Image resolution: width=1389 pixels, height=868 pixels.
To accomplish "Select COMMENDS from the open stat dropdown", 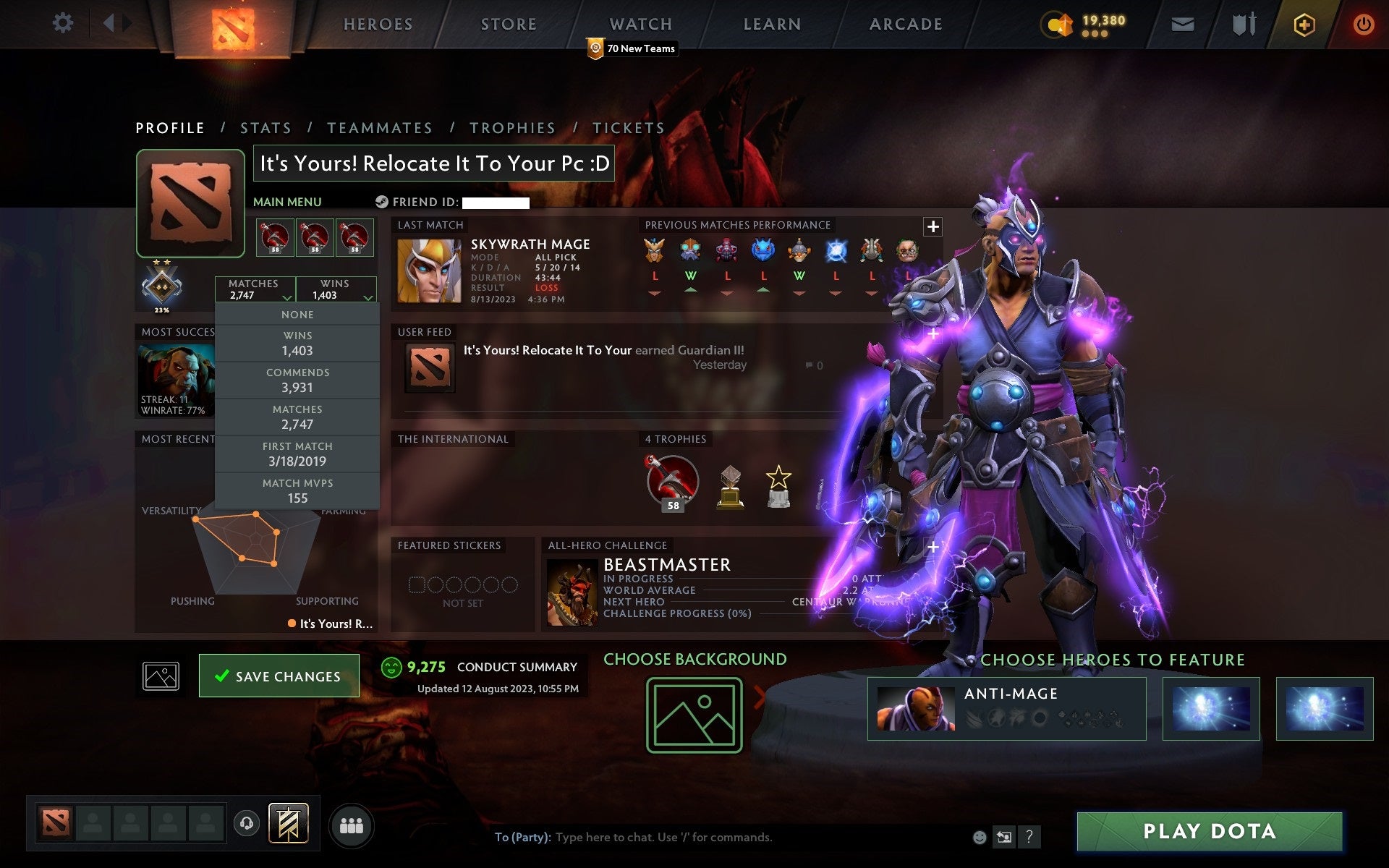I will (298, 379).
